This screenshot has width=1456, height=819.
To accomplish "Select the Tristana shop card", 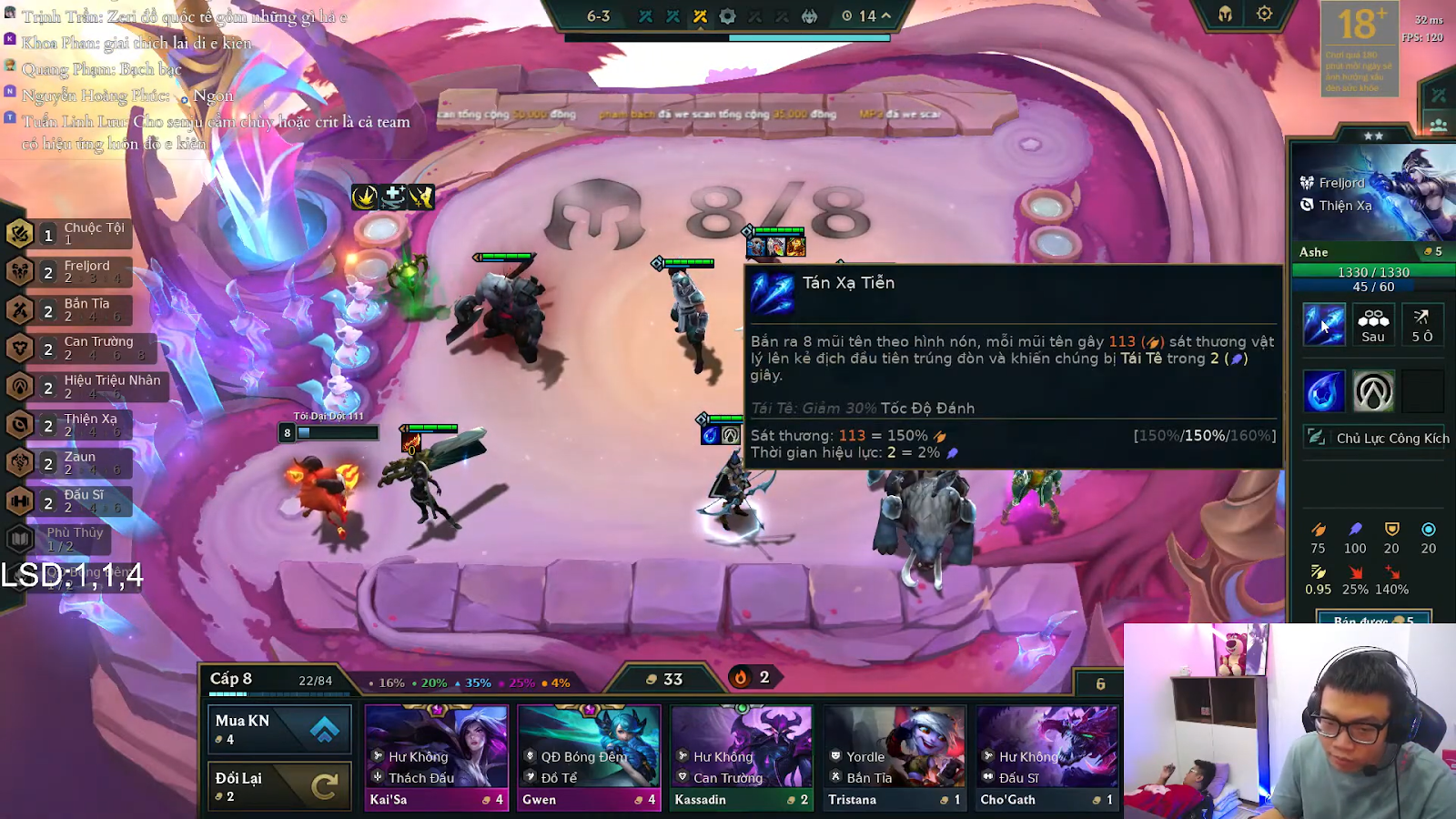I will tap(895, 757).
